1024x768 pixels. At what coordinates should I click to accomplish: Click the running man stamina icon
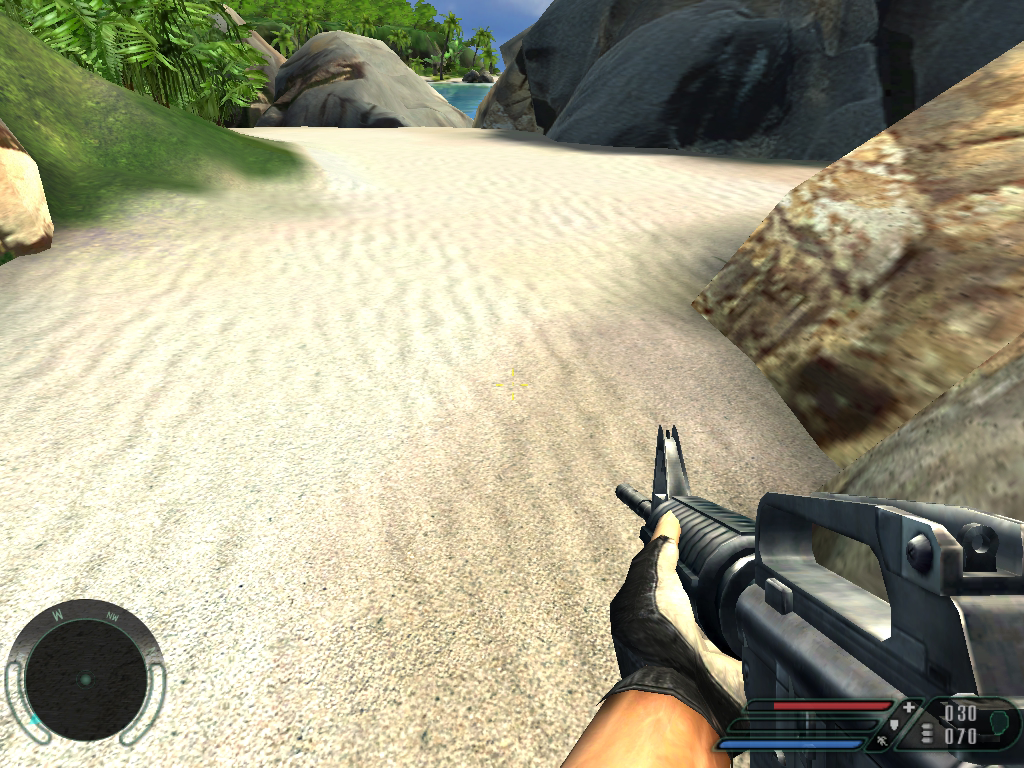pyautogui.click(x=881, y=742)
